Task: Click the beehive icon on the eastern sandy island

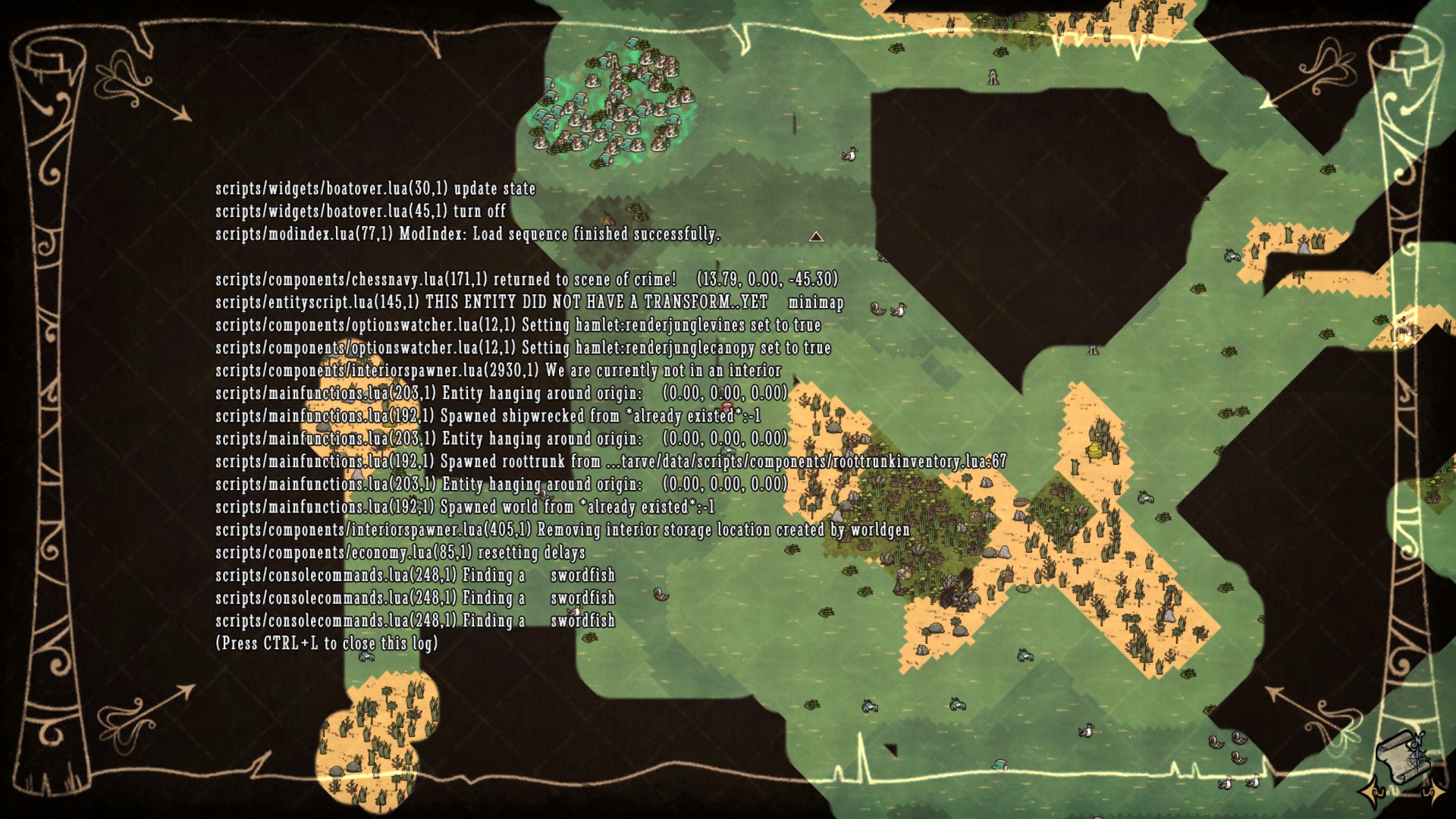Action: point(1096,450)
